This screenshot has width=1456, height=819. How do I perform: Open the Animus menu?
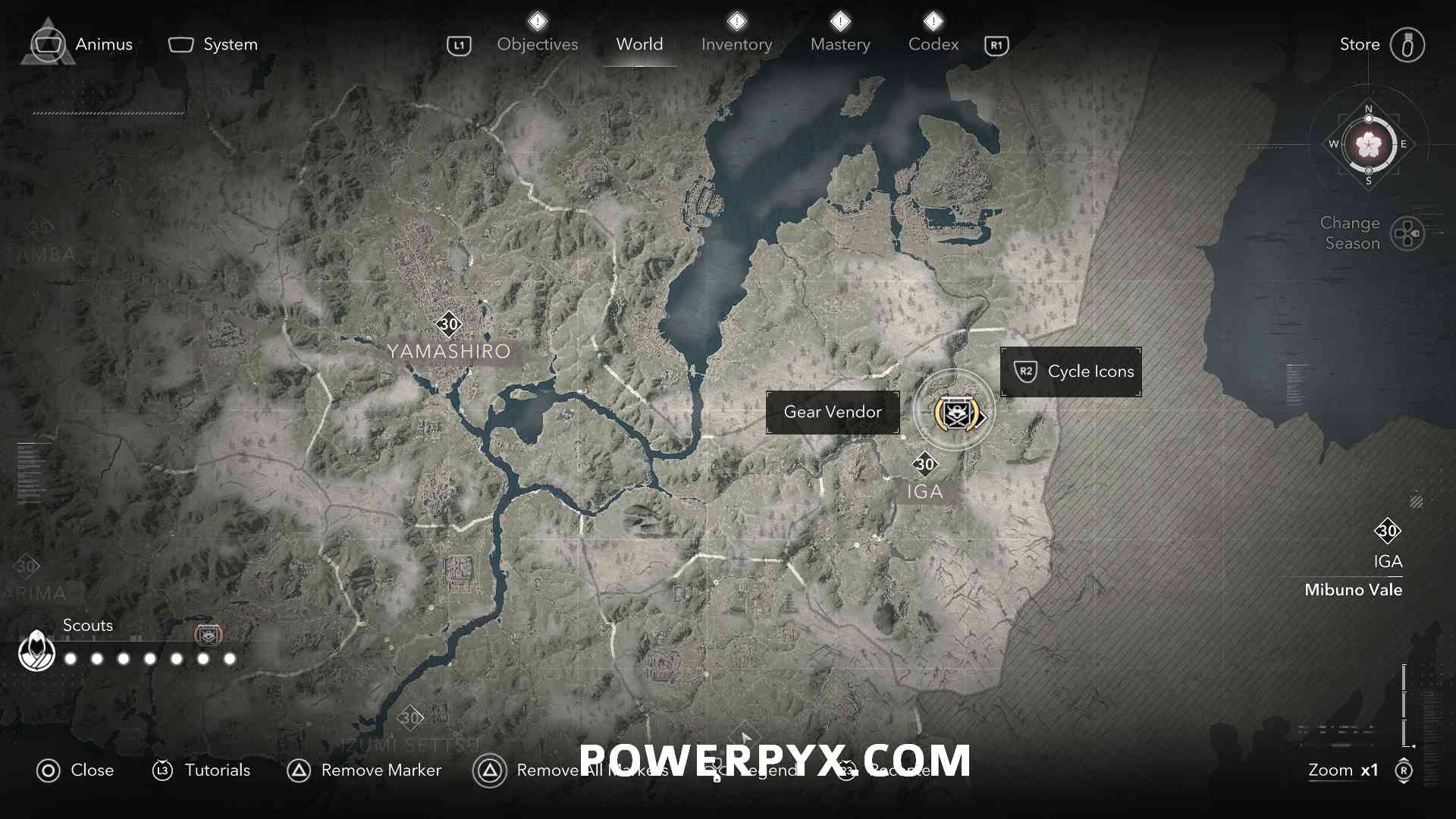pos(82,44)
